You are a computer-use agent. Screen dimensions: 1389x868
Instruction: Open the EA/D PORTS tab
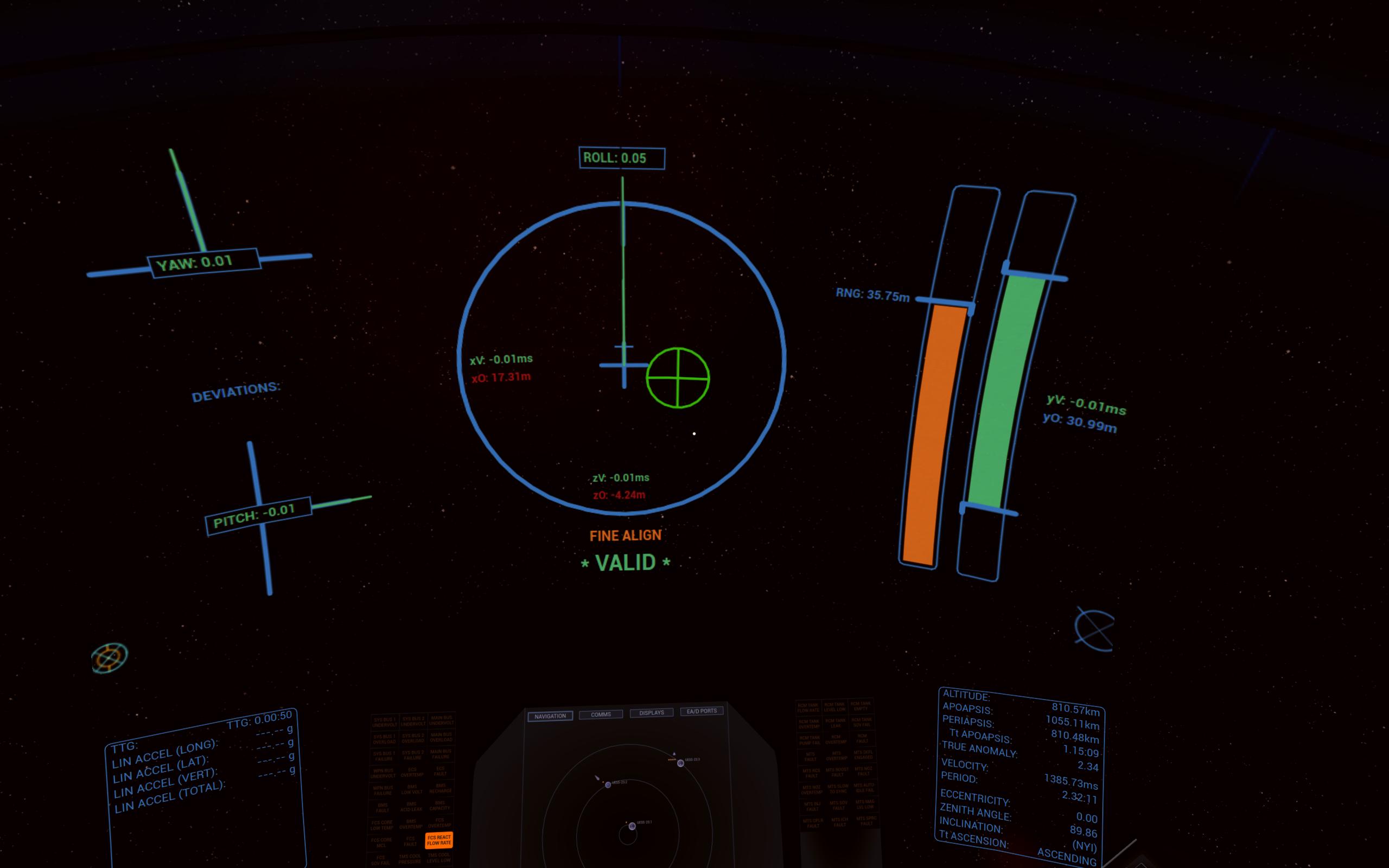[702, 712]
